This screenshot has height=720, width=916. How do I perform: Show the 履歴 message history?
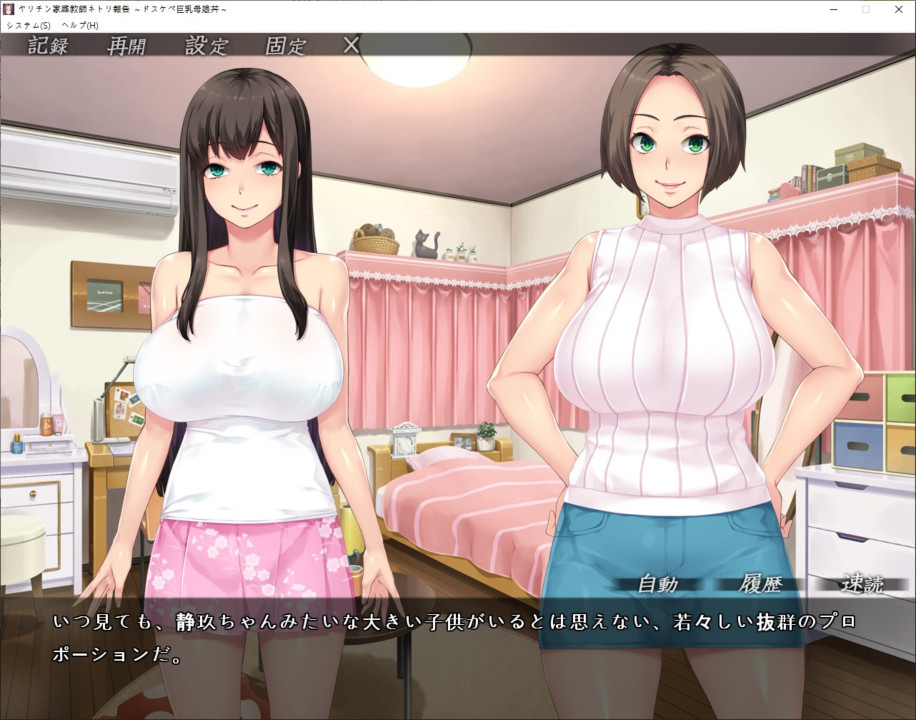[760, 585]
